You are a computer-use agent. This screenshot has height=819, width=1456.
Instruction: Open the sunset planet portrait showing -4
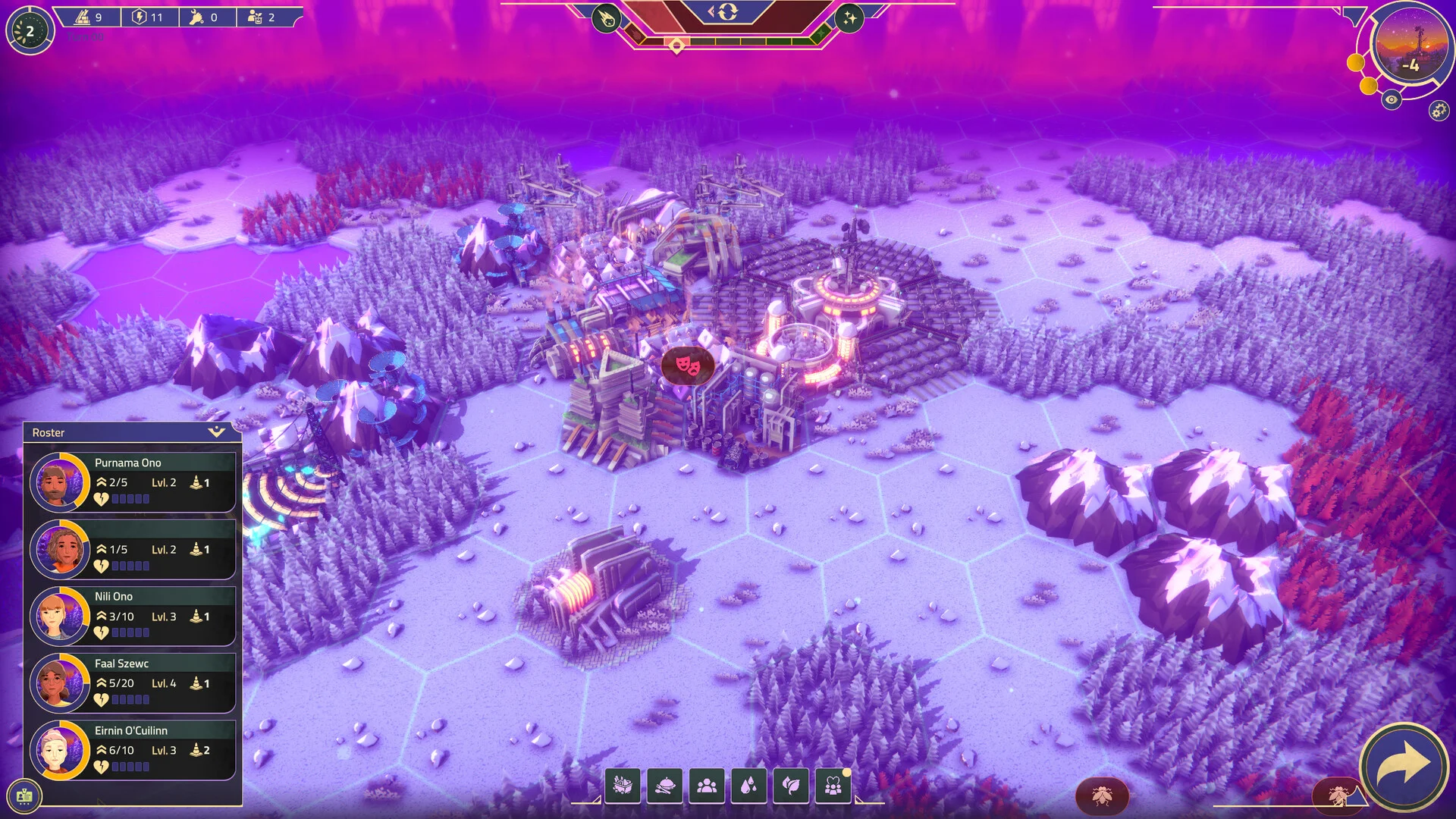[x=1409, y=47]
